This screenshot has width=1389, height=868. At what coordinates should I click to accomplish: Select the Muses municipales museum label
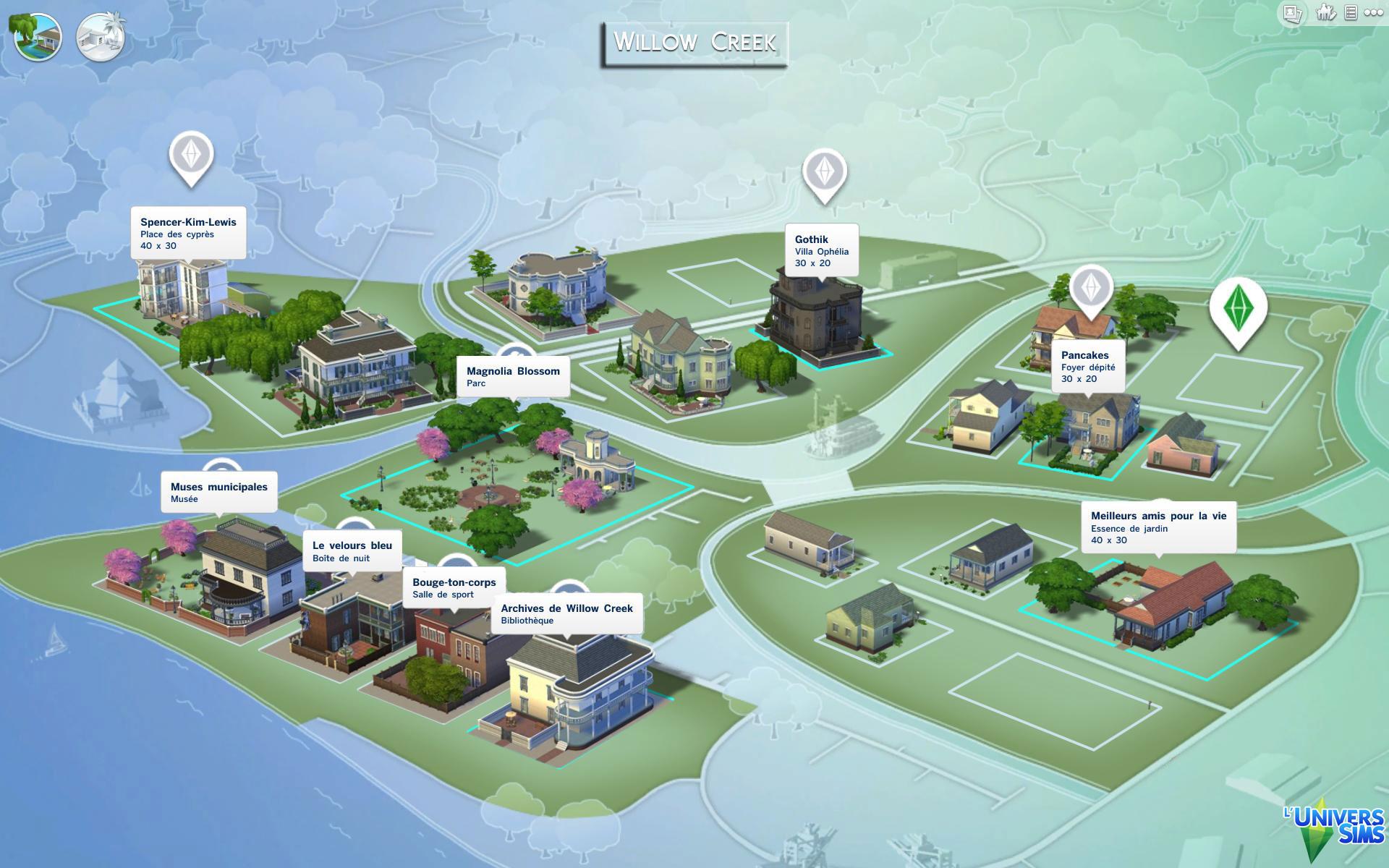click(218, 492)
